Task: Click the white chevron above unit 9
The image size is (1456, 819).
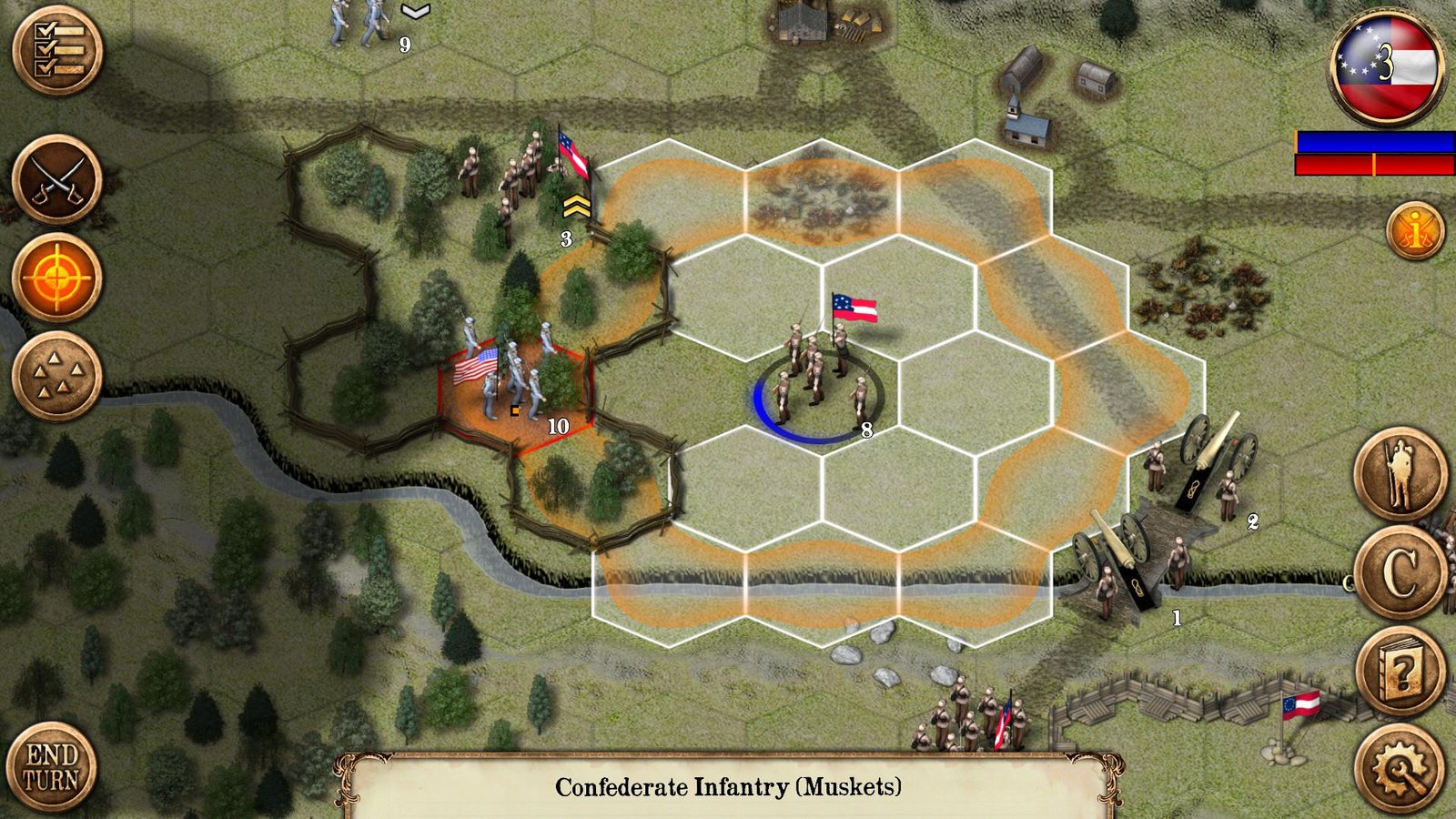Action: pos(415,13)
